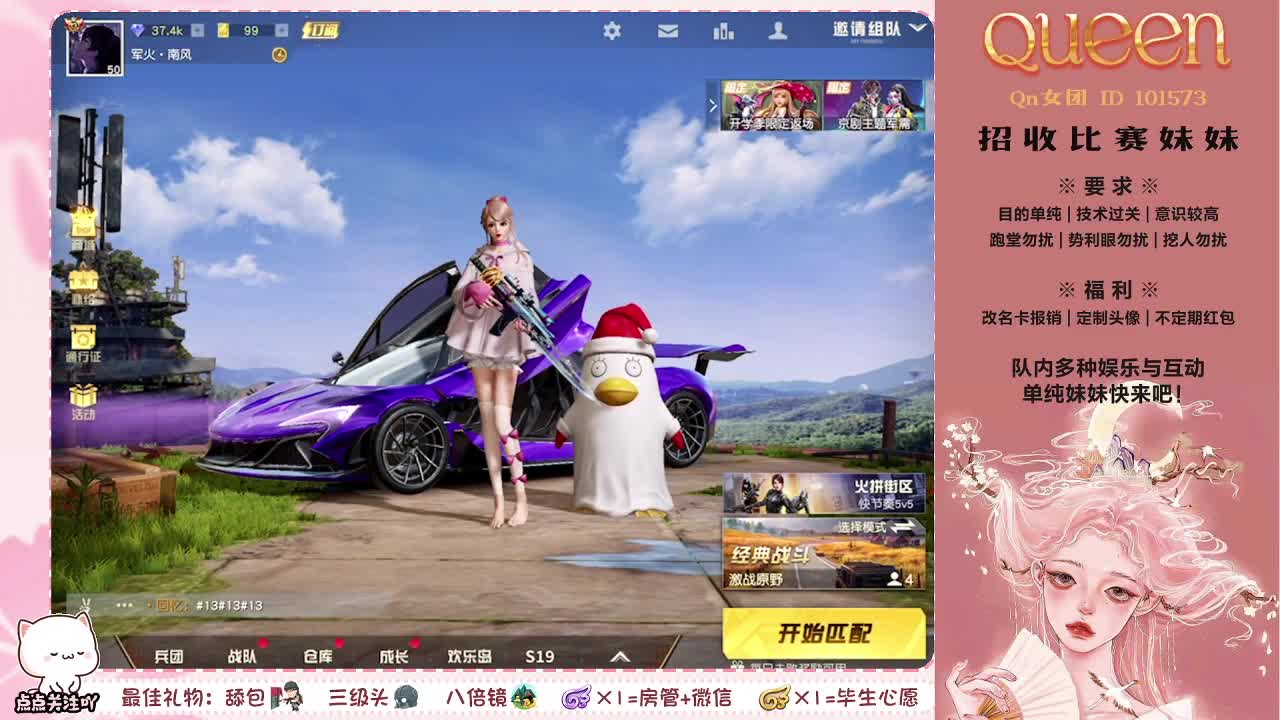The width and height of the screenshot is (1280, 720).
Task: Collapse the promo banners using the side arrow
Action: 714,103
